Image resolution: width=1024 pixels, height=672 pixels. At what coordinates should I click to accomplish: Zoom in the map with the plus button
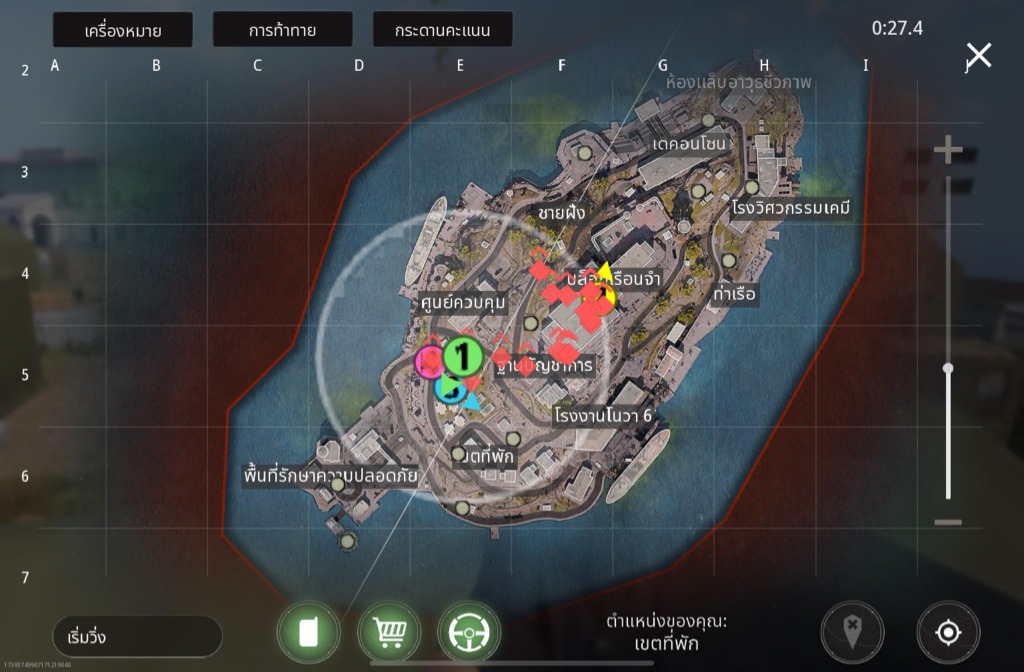pos(948,151)
